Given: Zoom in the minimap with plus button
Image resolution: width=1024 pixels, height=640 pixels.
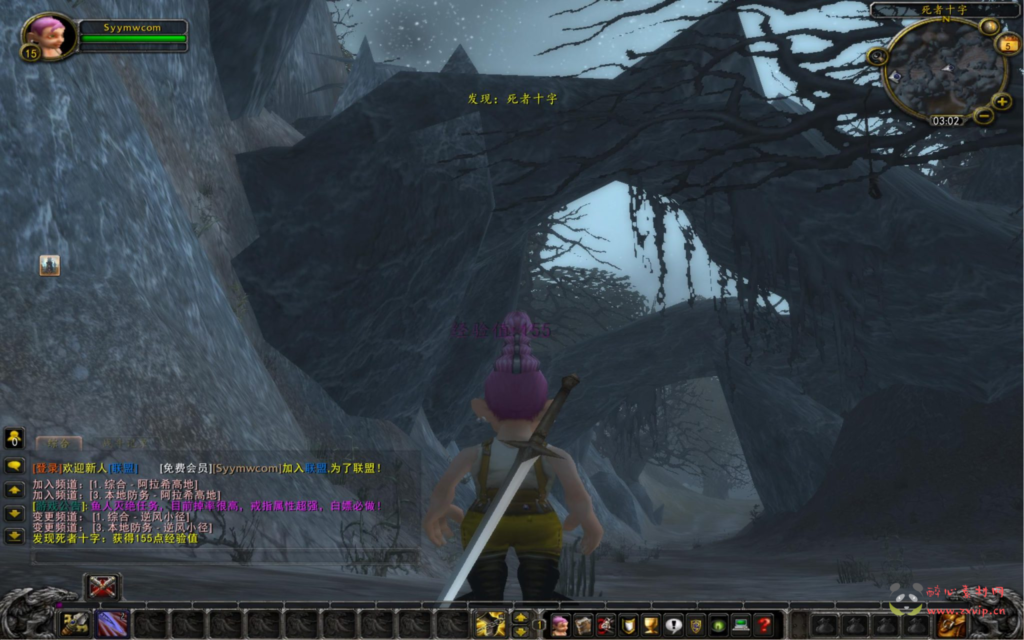Looking at the screenshot, I should click(x=1002, y=101).
